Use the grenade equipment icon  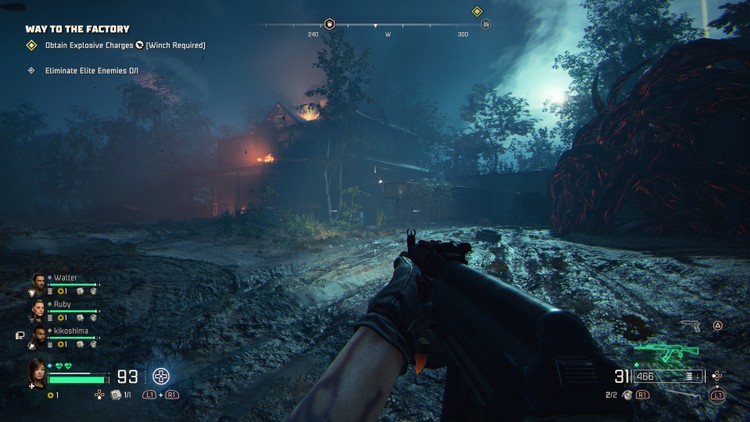click(627, 395)
